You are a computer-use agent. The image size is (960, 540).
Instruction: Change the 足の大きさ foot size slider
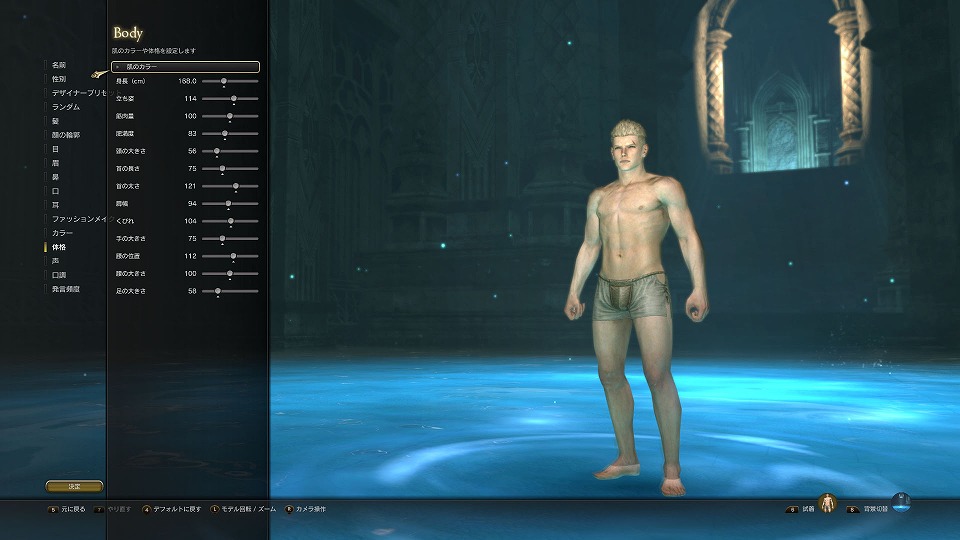(218, 291)
